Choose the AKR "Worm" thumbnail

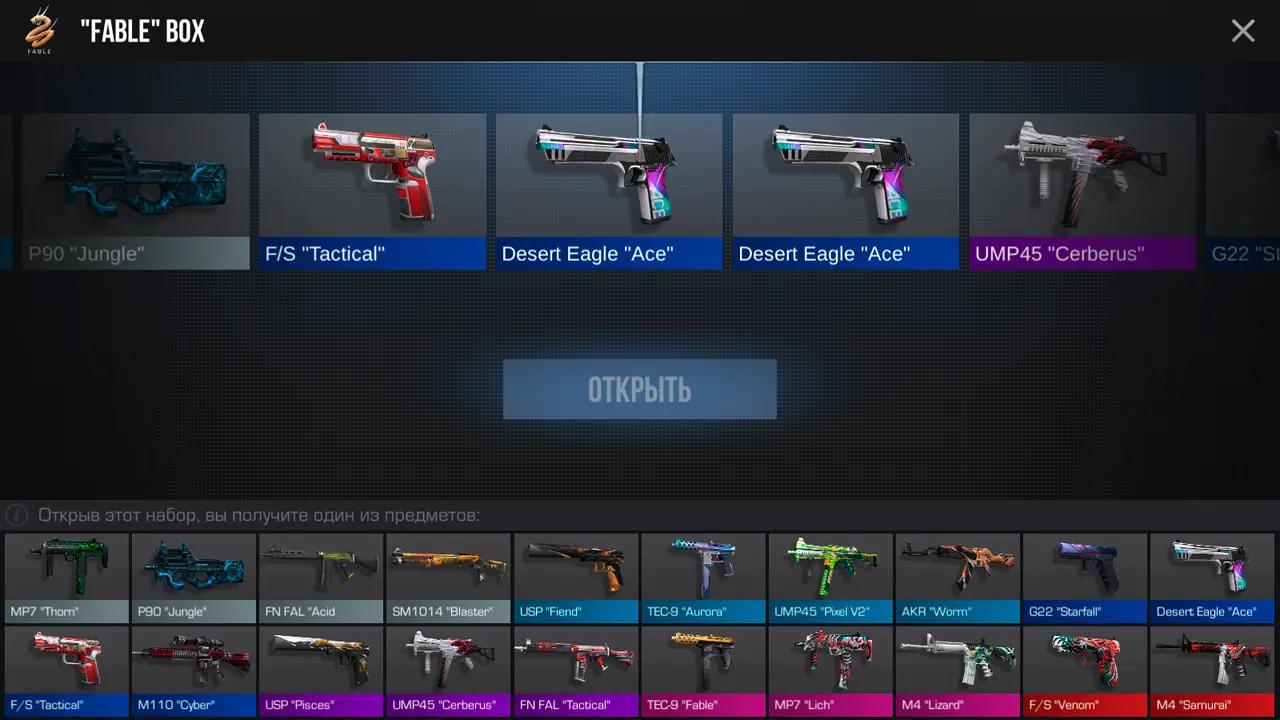coord(957,577)
